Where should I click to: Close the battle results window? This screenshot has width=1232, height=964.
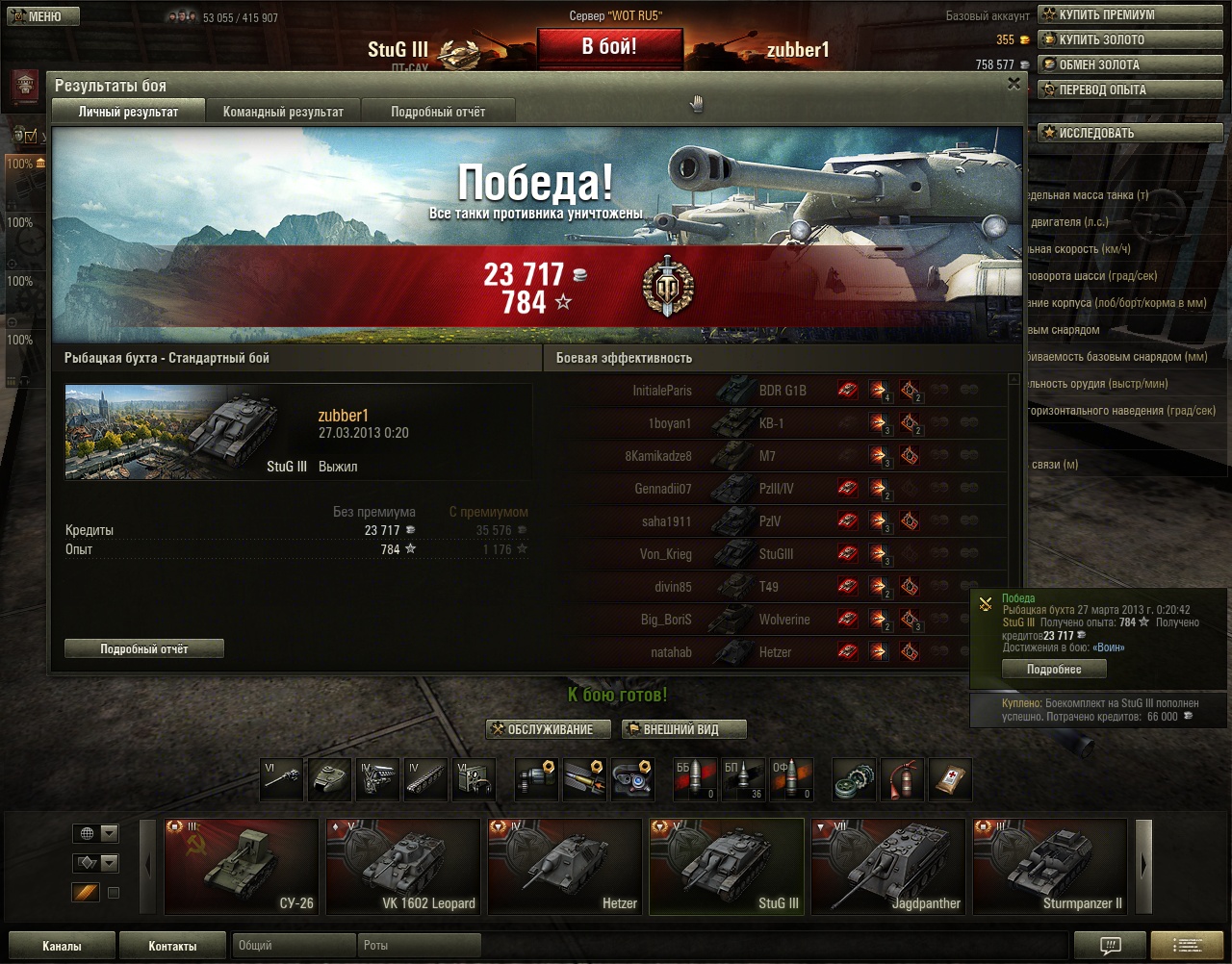point(1014,85)
